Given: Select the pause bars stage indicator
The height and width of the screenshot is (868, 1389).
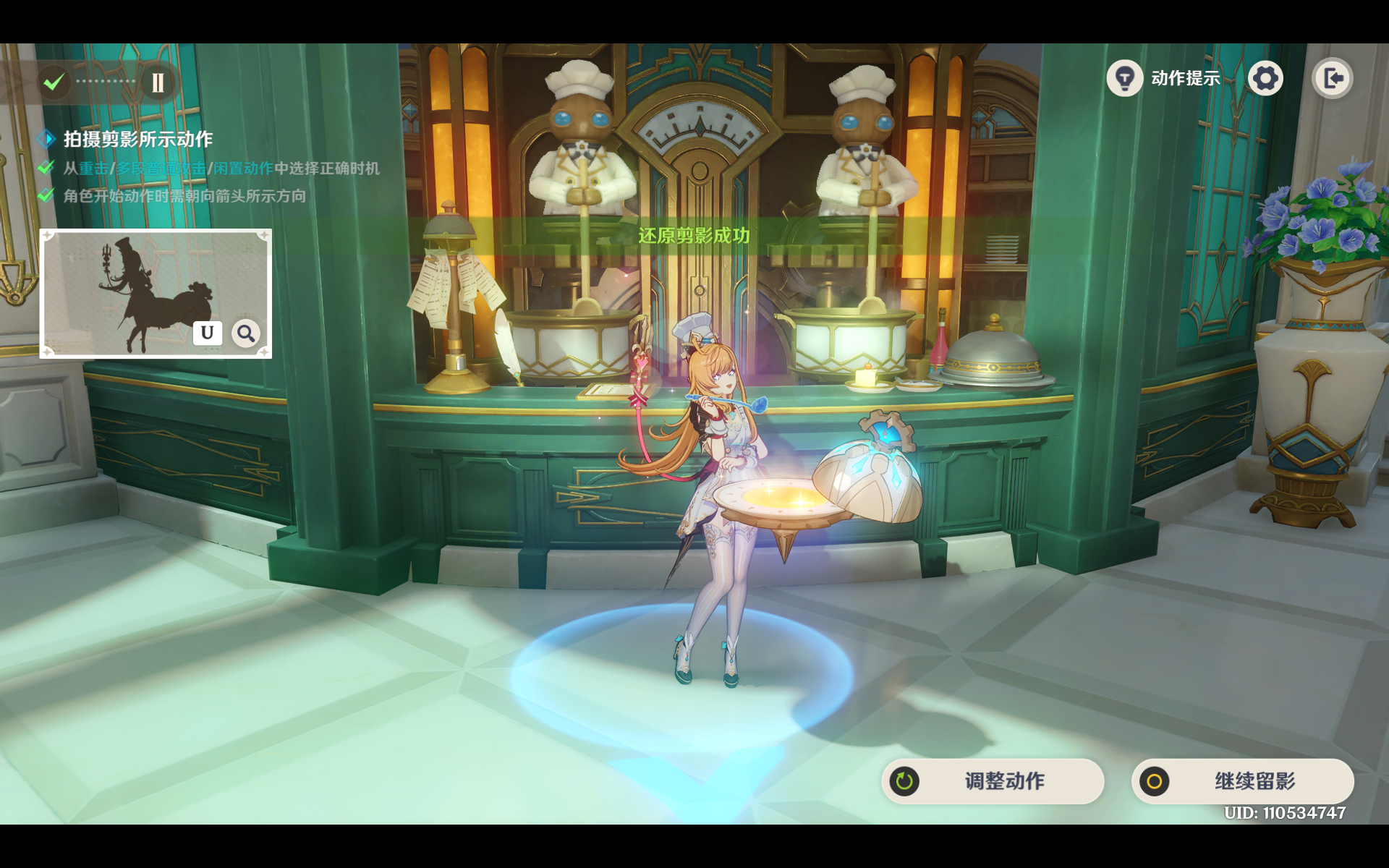Looking at the screenshot, I should pyautogui.click(x=158, y=82).
